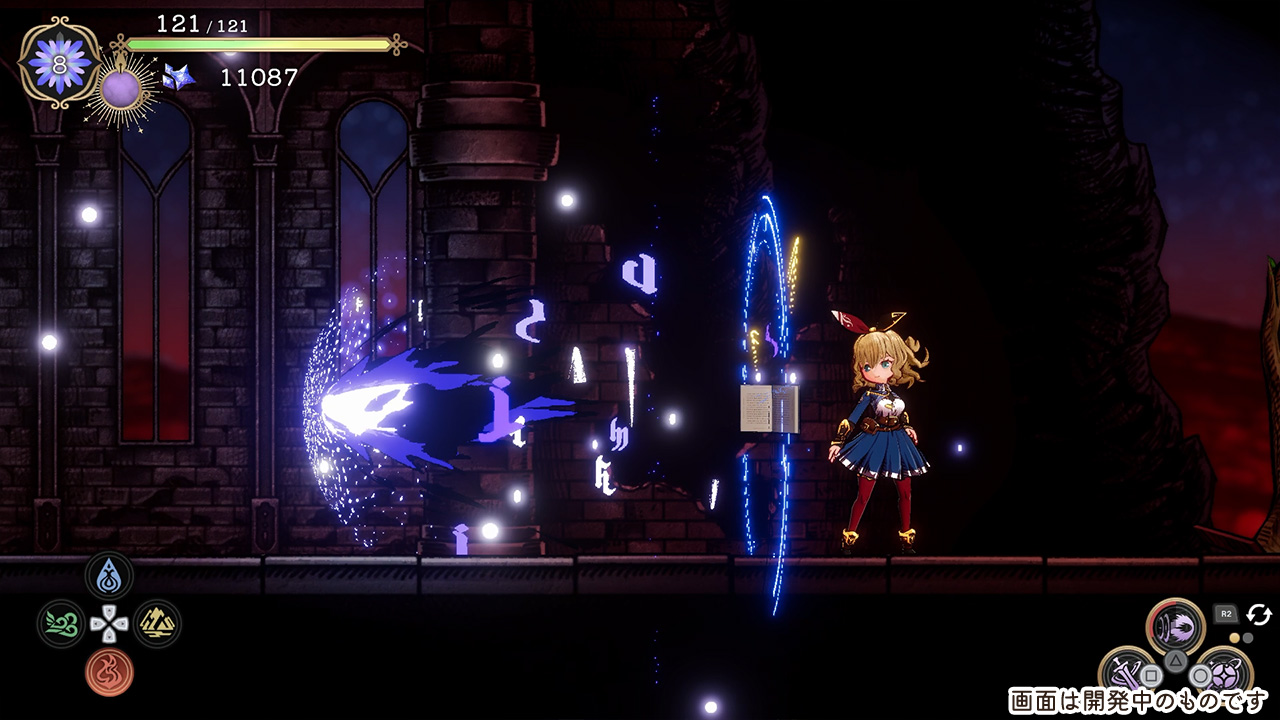This screenshot has height=720, width=1280.
Task: Click the skill set swap arrows icon
Action: click(1258, 614)
